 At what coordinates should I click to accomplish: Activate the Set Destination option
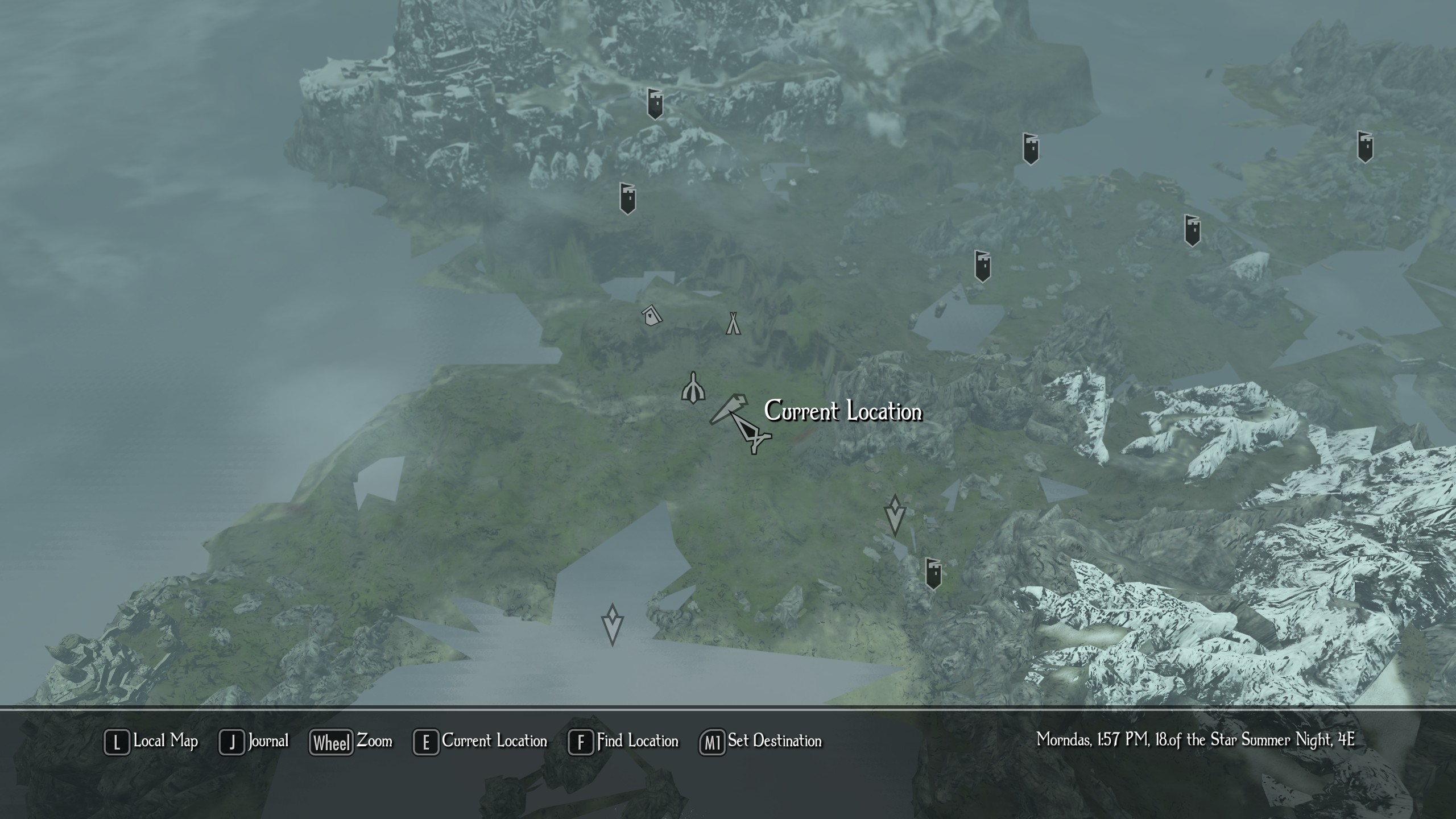[761, 742]
